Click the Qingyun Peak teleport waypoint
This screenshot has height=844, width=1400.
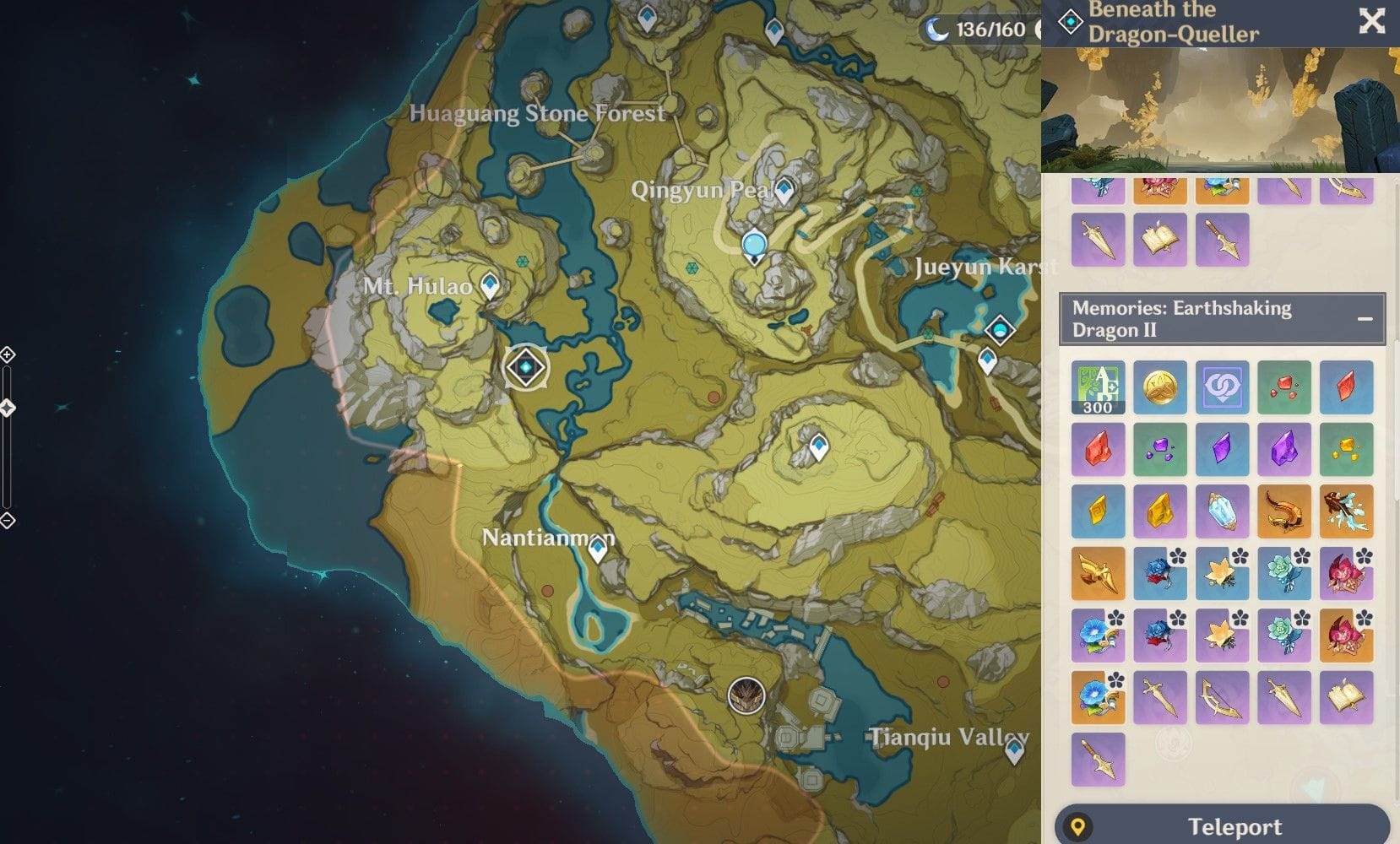(784, 191)
